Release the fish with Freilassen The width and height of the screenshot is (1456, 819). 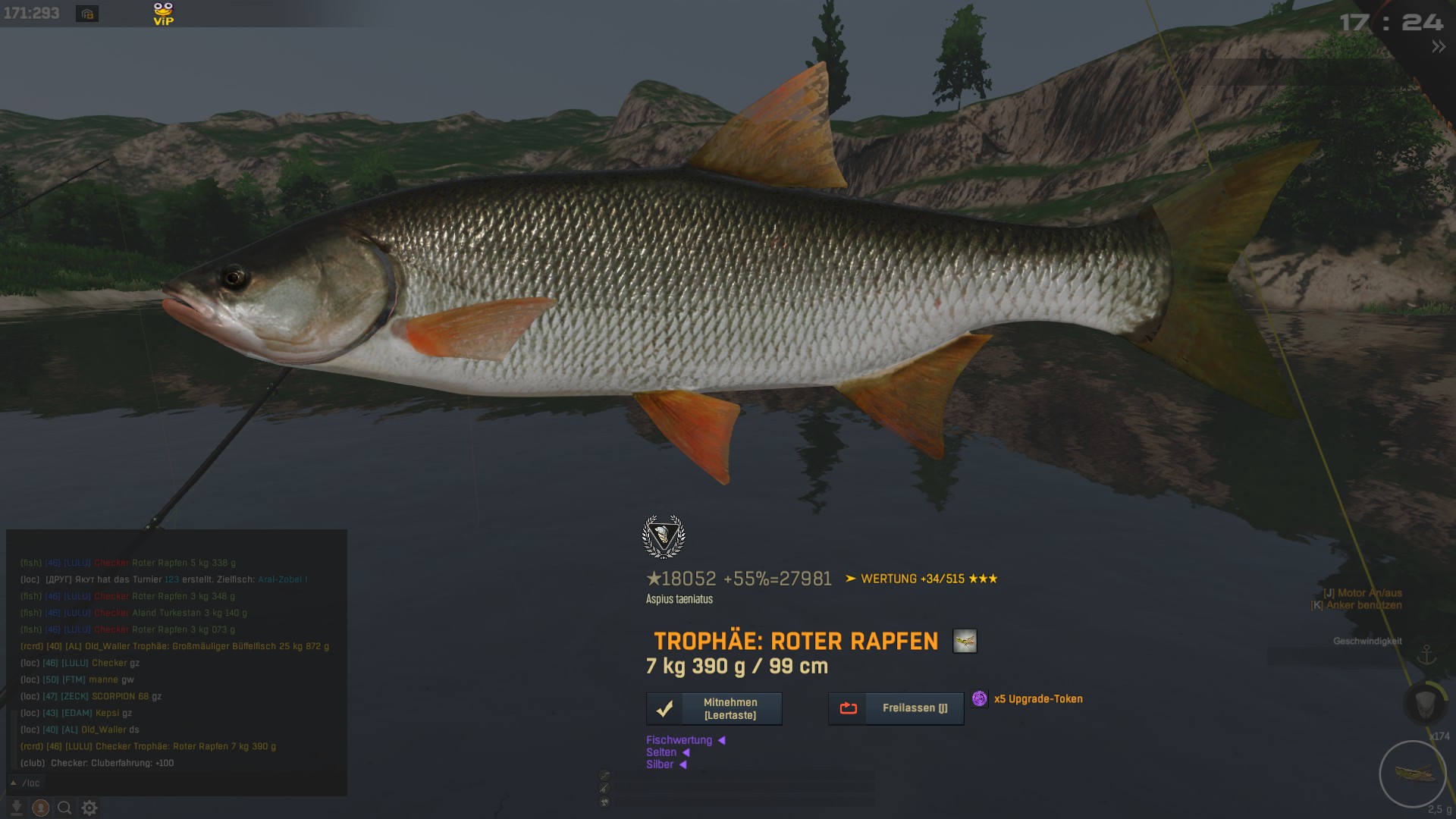click(x=896, y=708)
